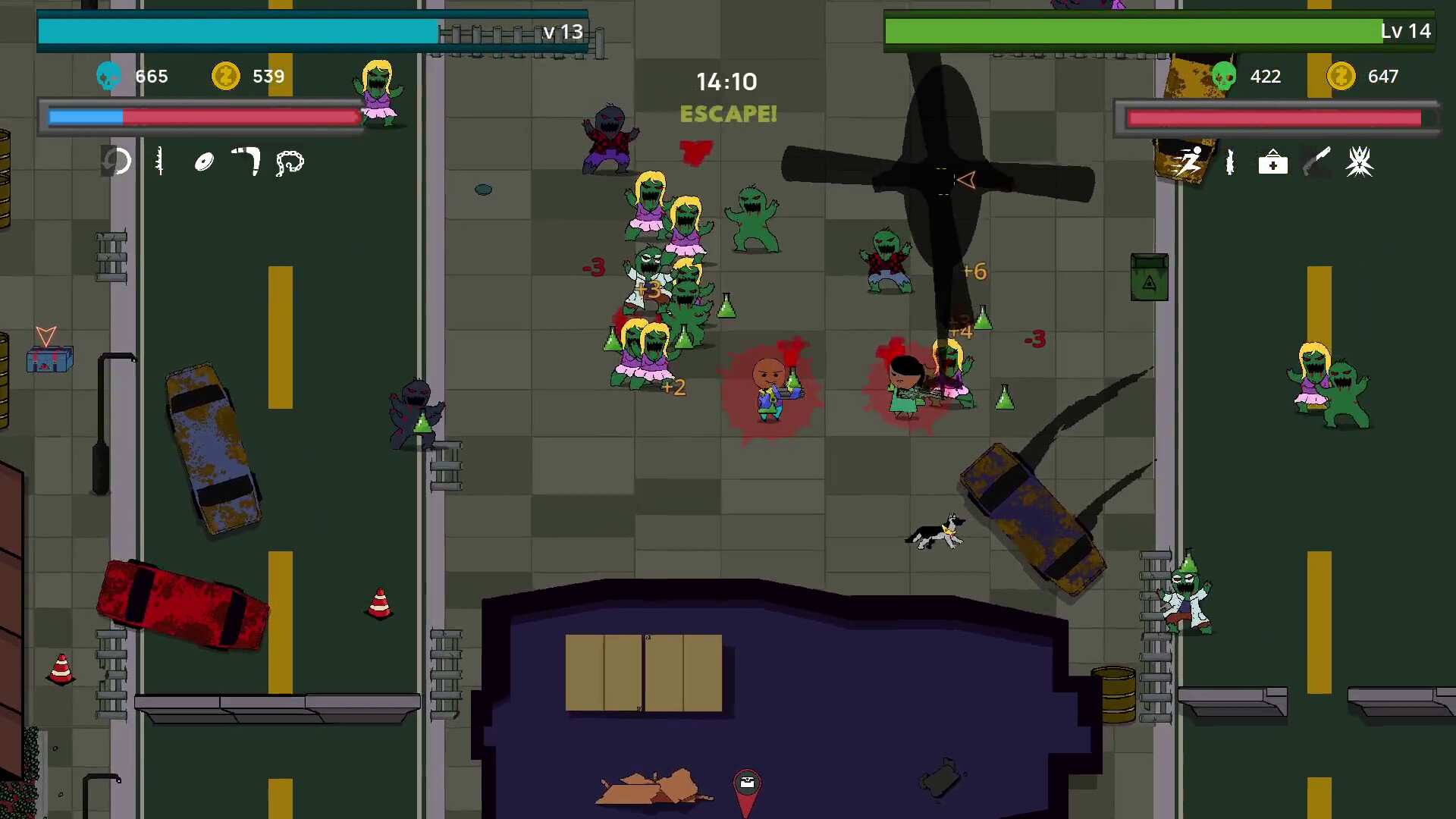Click the chain weapon icon
1456x819 pixels.
pyautogui.click(x=290, y=162)
